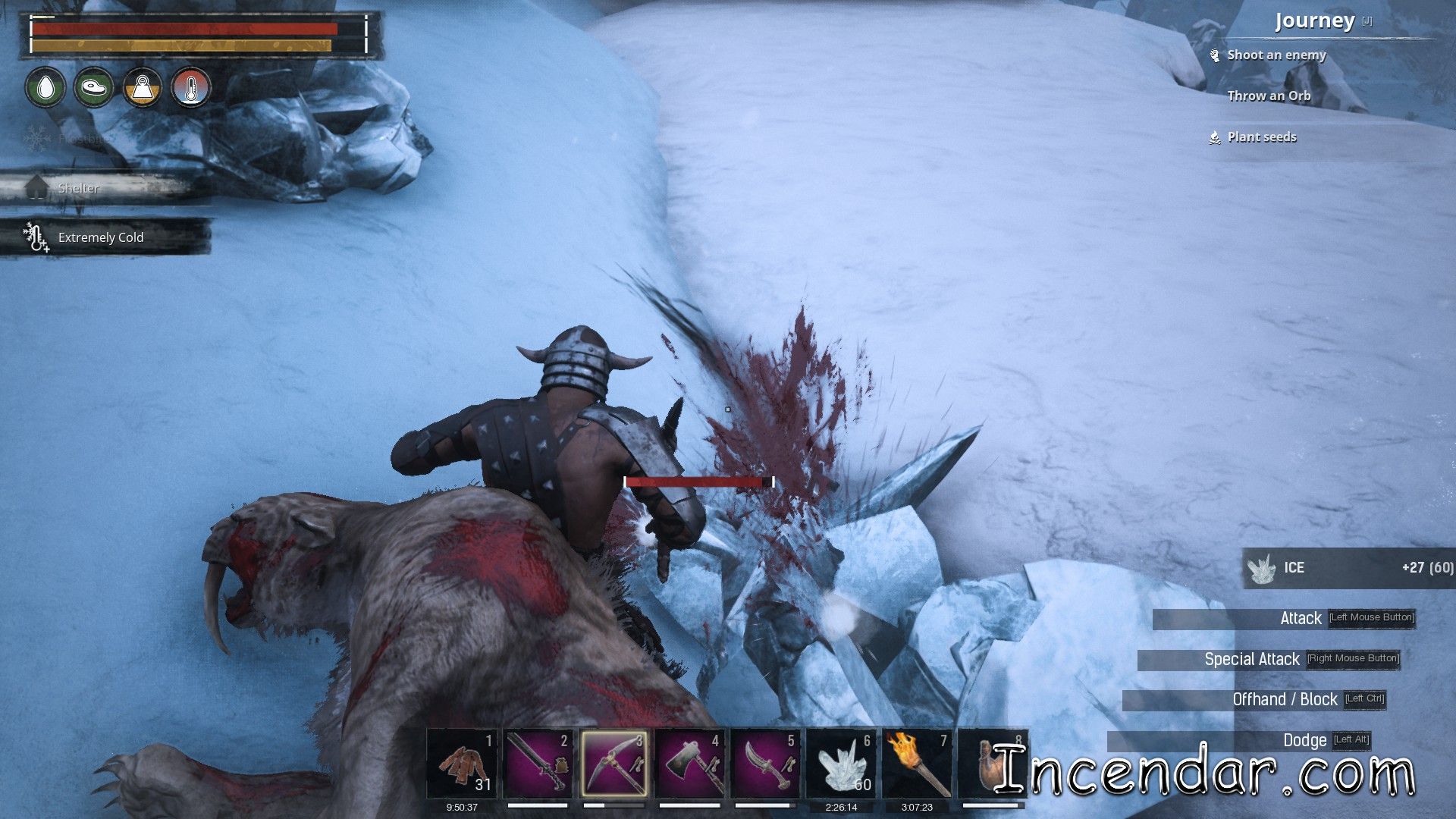Select the waterskin in slot 8

[990, 764]
